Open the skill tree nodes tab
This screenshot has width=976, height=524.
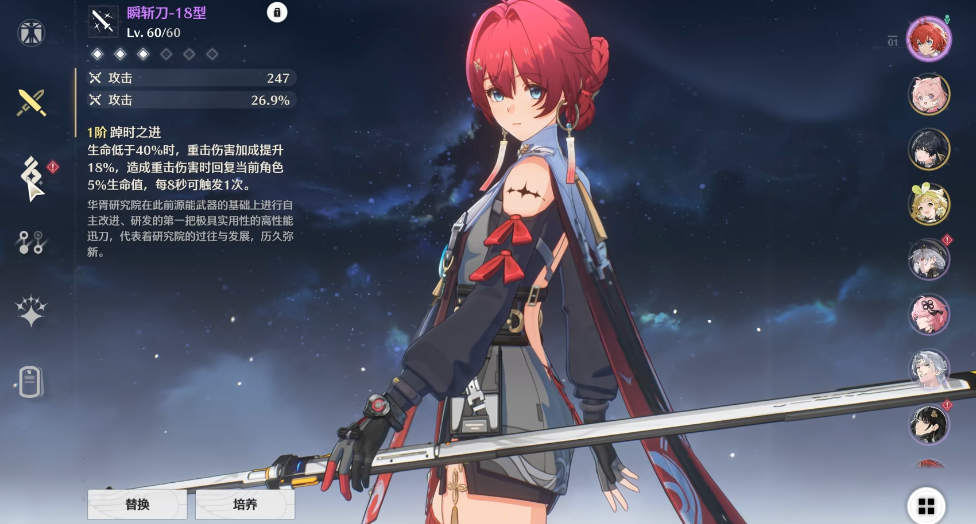(x=31, y=241)
